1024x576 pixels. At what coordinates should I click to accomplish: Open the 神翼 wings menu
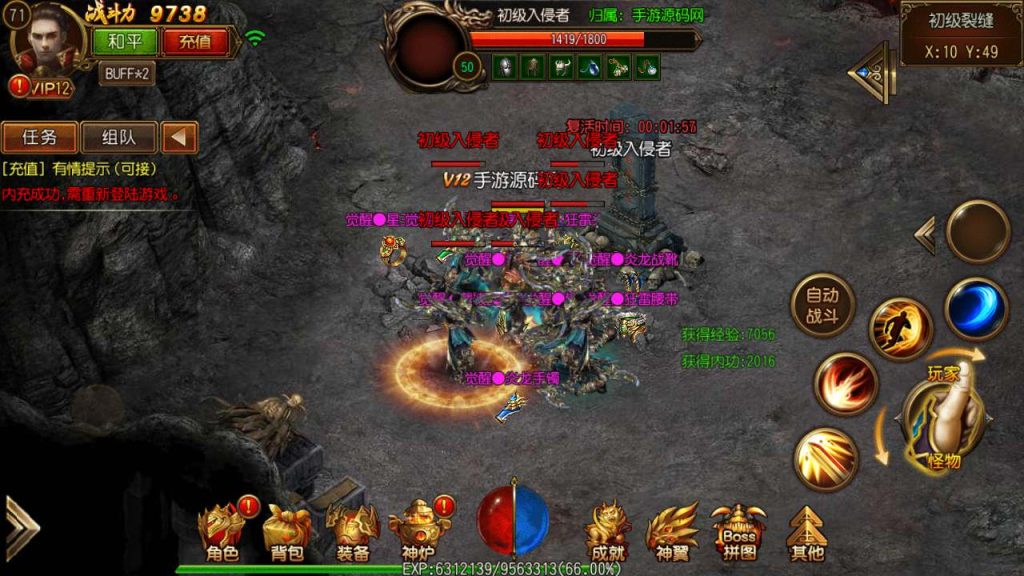coord(672,532)
